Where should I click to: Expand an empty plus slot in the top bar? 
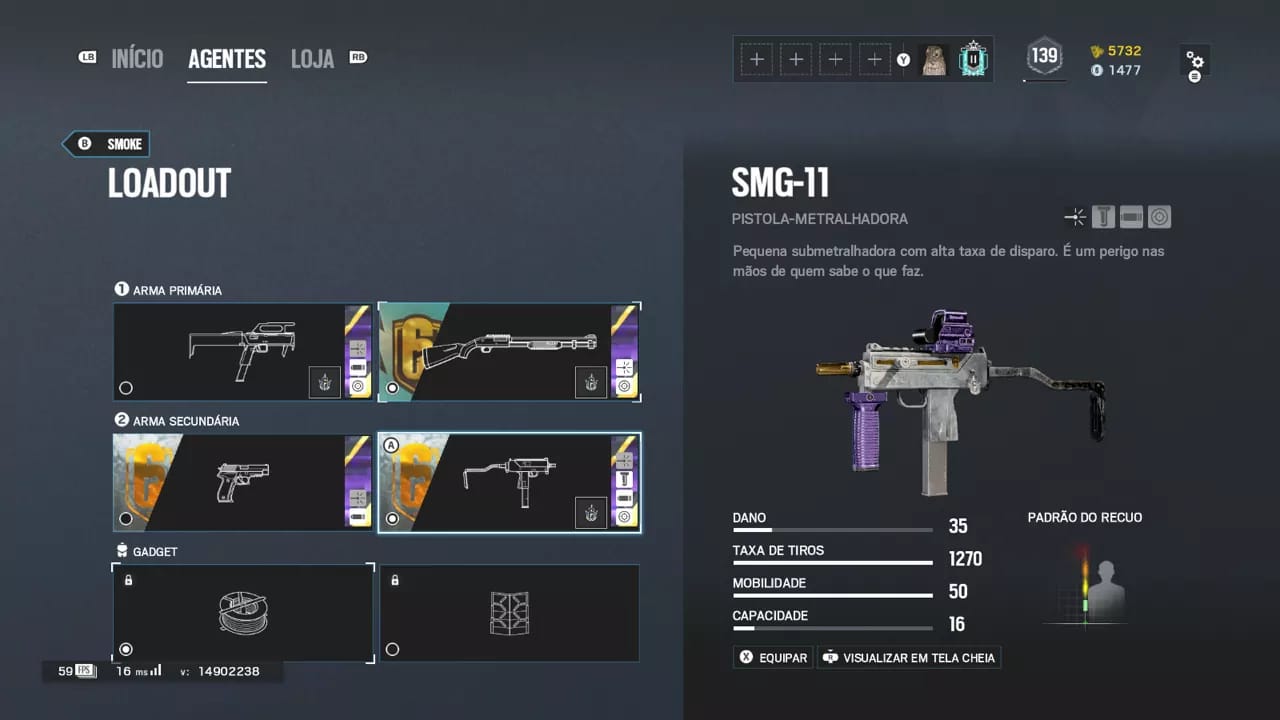point(757,59)
